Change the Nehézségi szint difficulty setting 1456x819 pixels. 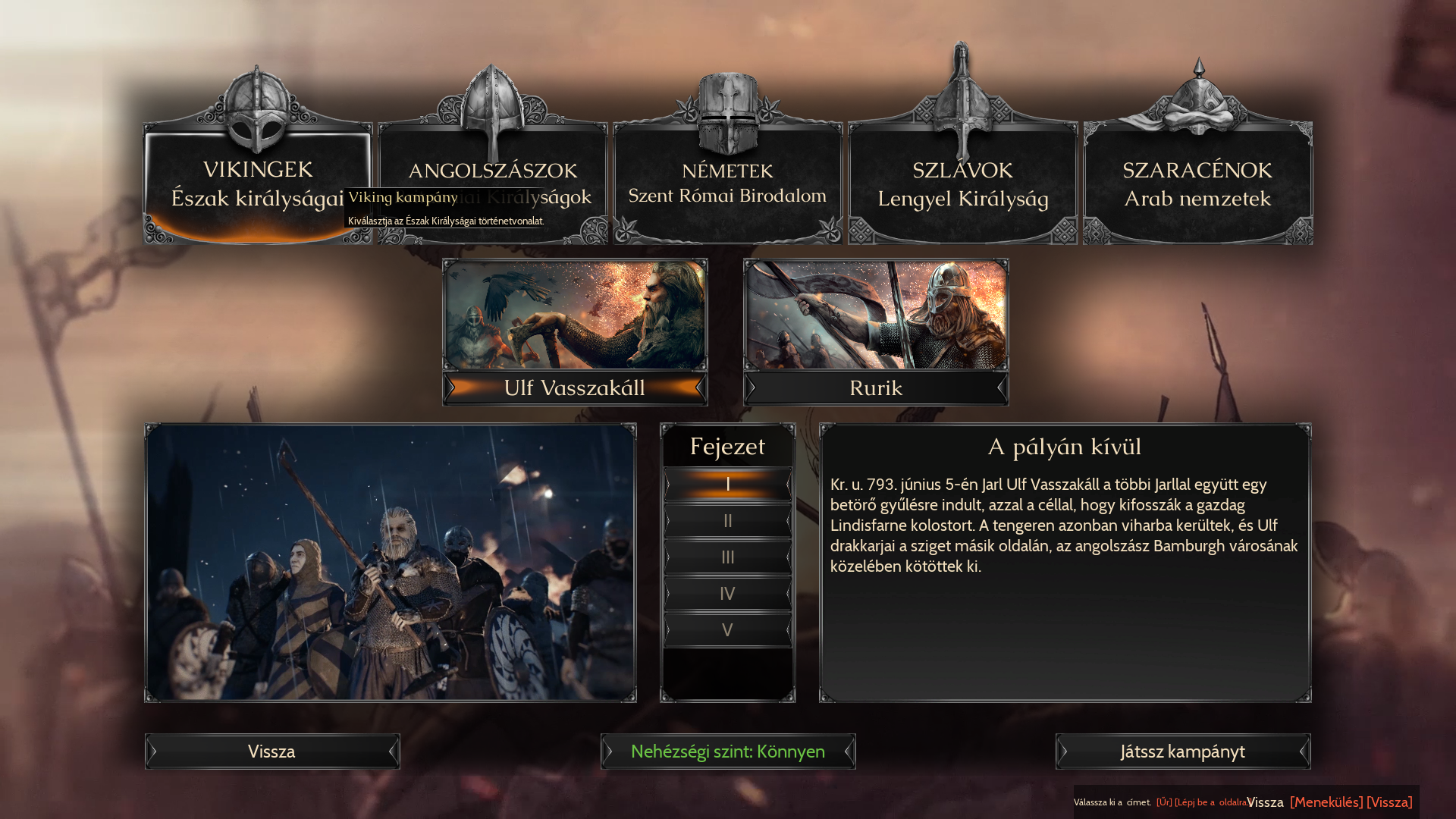(x=728, y=752)
